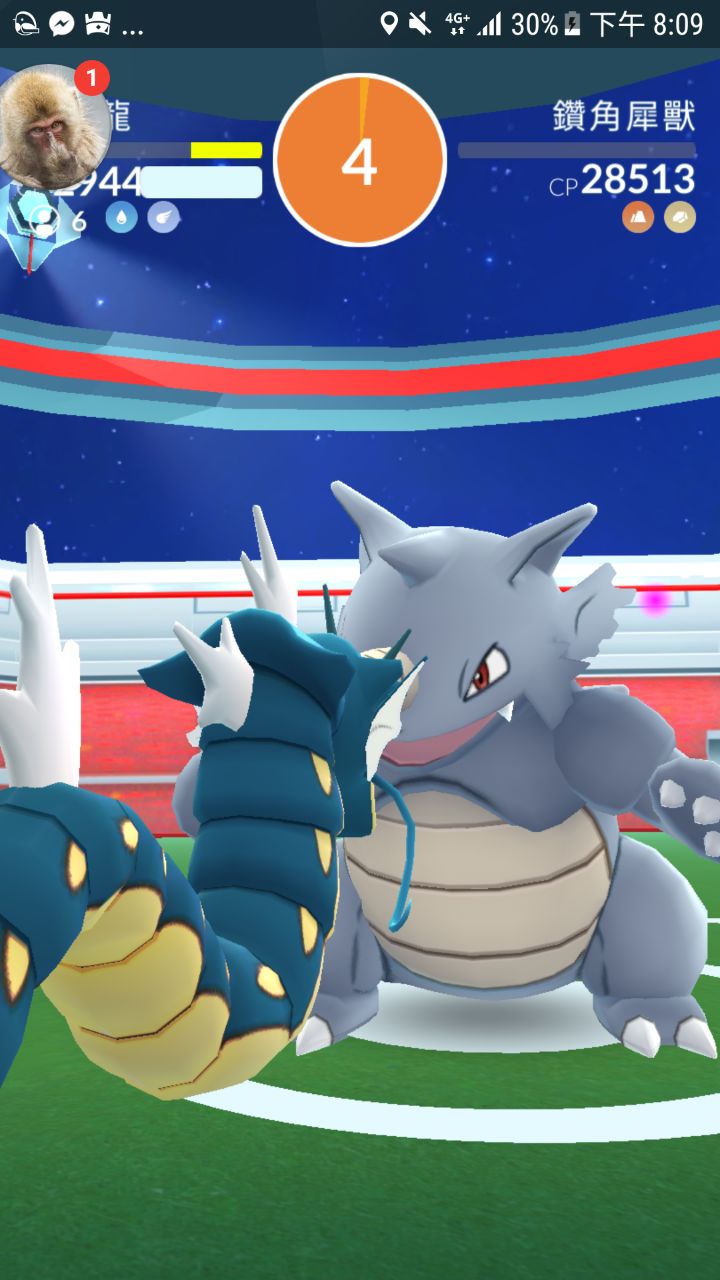
Task: Tap the full white charged attack bar
Action: (201, 182)
